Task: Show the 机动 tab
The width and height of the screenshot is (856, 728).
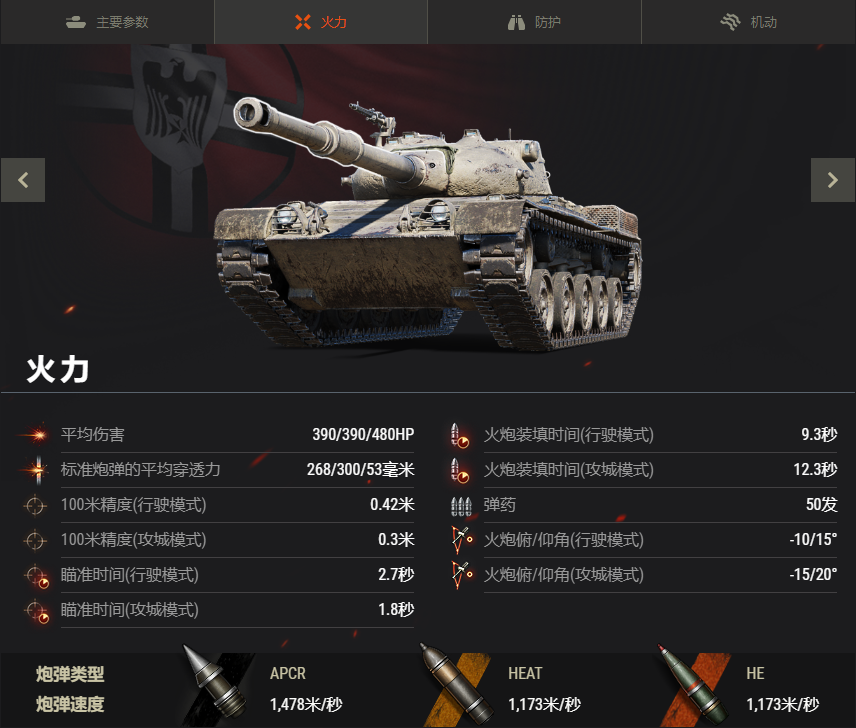Action: pyautogui.click(x=748, y=22)
